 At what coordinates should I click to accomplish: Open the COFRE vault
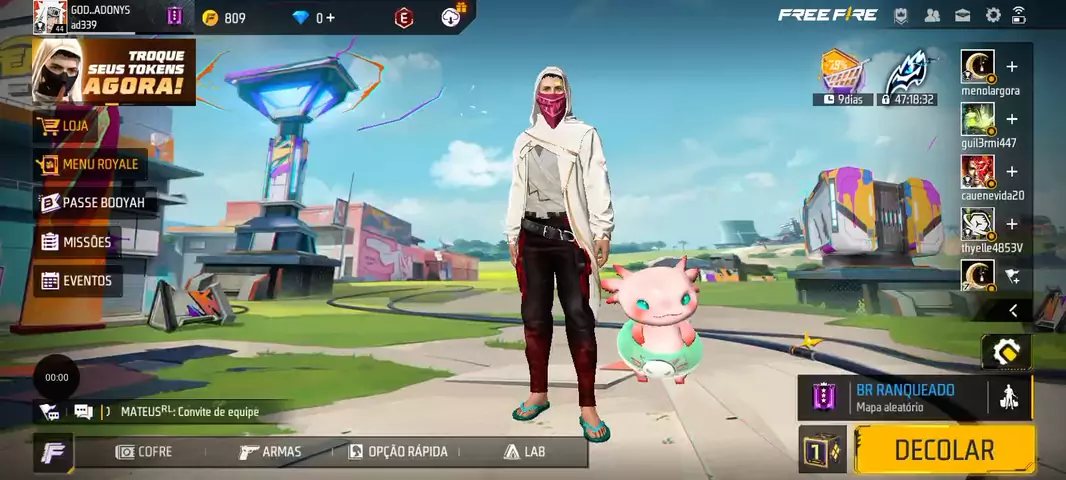(x=144, y=452)
